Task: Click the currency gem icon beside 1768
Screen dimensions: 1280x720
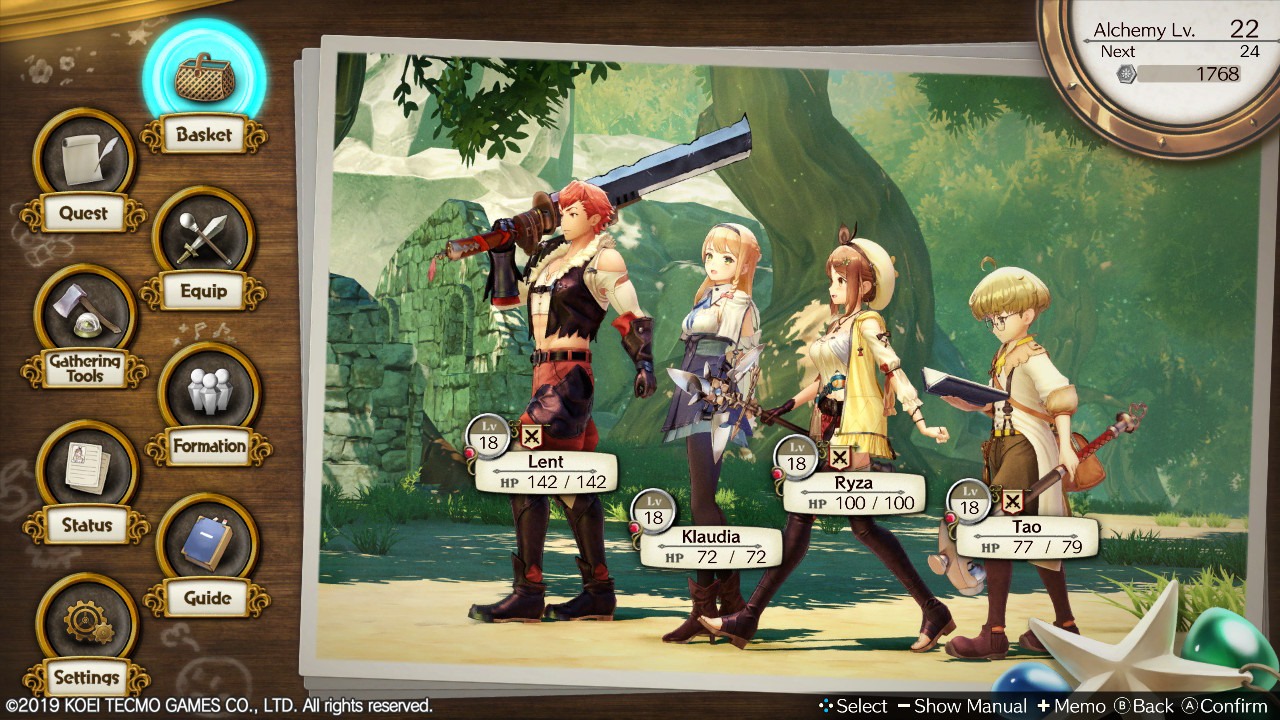Action: tap(1125, 73)
